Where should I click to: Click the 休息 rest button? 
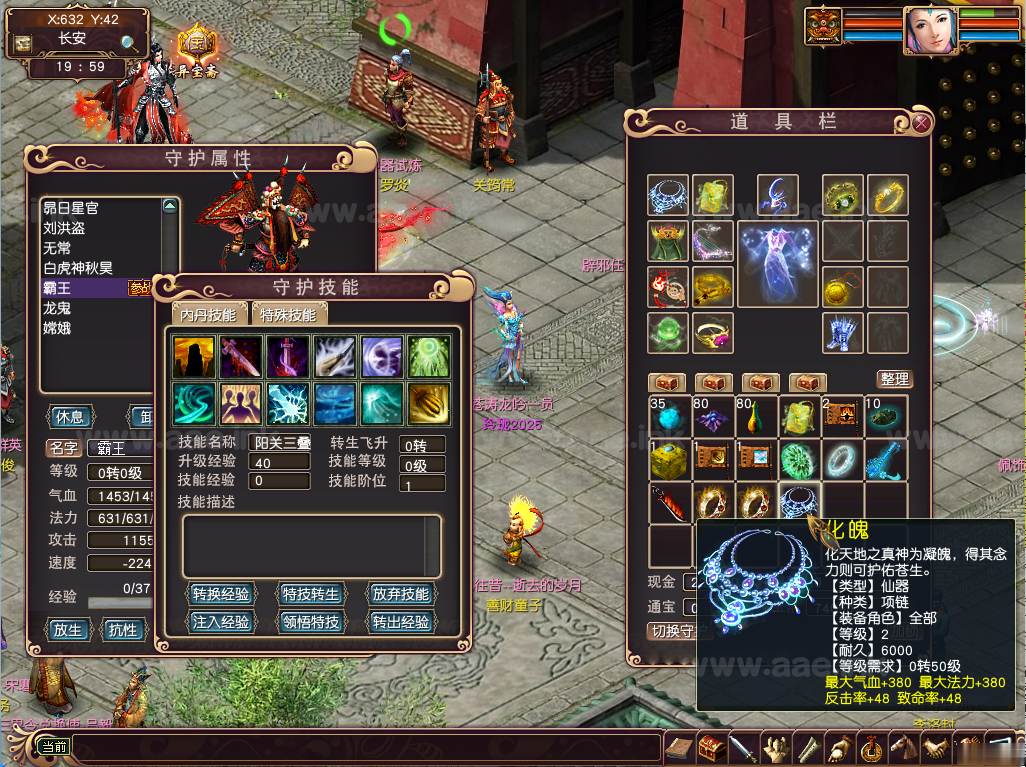(x=69, y=416)
